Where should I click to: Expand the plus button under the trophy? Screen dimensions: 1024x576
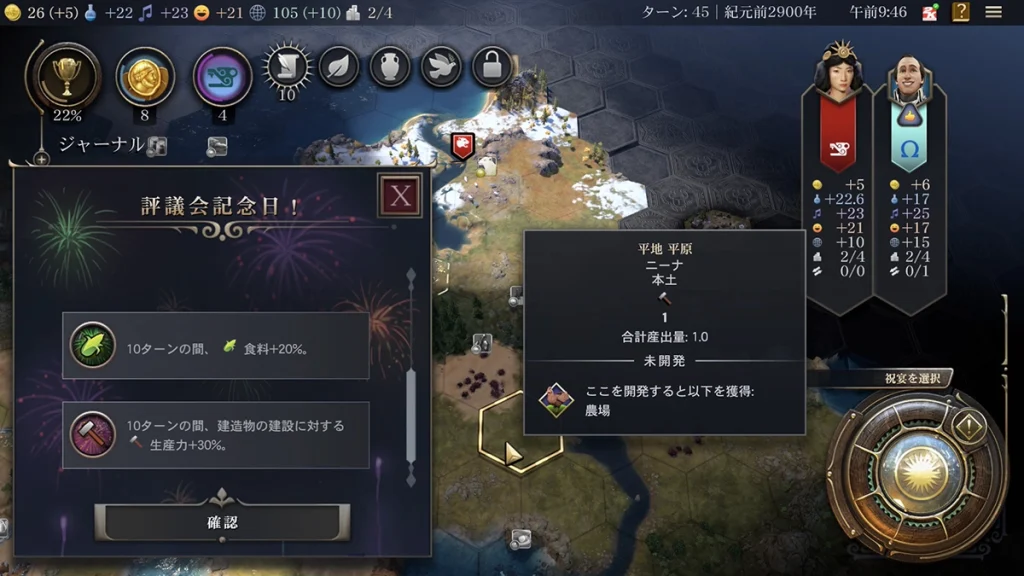coord(41,158)
